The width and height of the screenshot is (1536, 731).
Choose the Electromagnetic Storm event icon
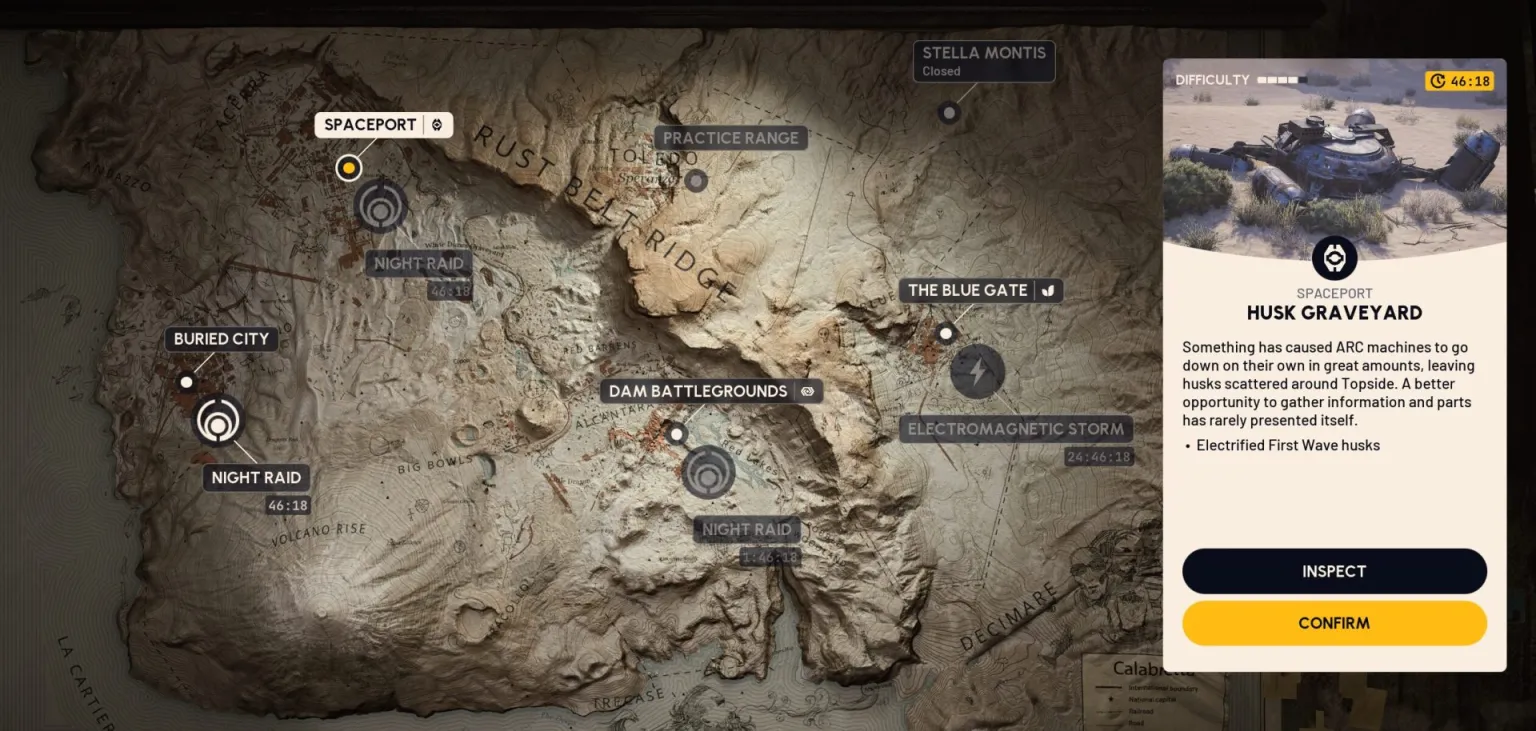point(977,371)
